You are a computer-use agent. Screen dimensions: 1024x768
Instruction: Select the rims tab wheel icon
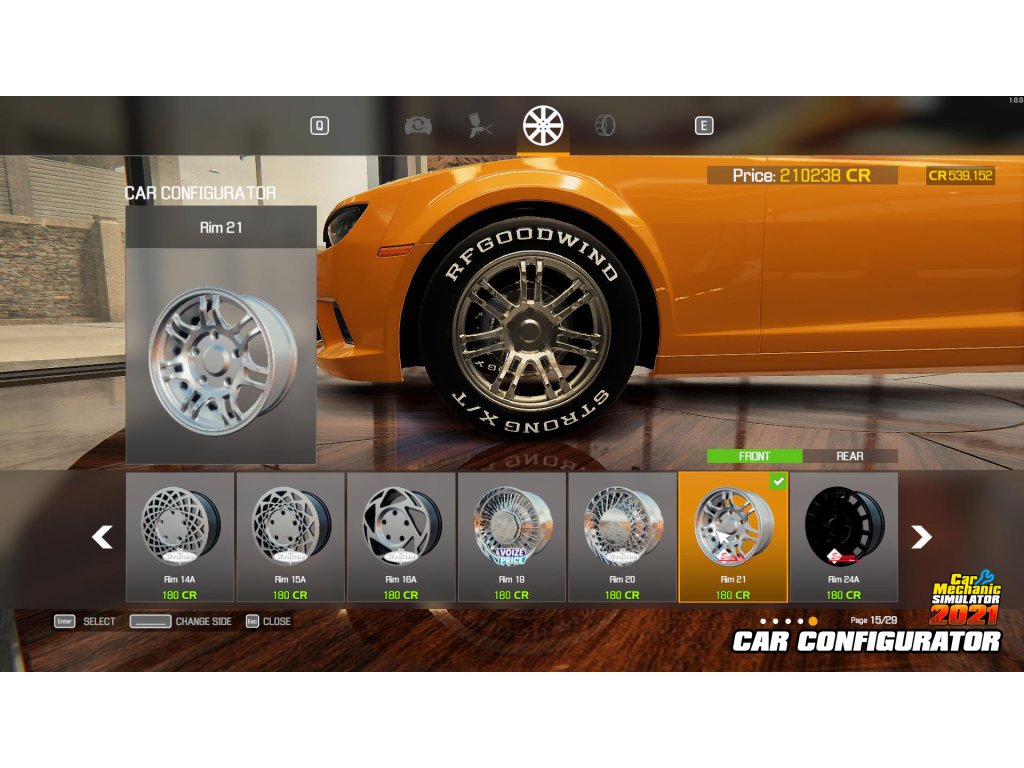(543, 126)
